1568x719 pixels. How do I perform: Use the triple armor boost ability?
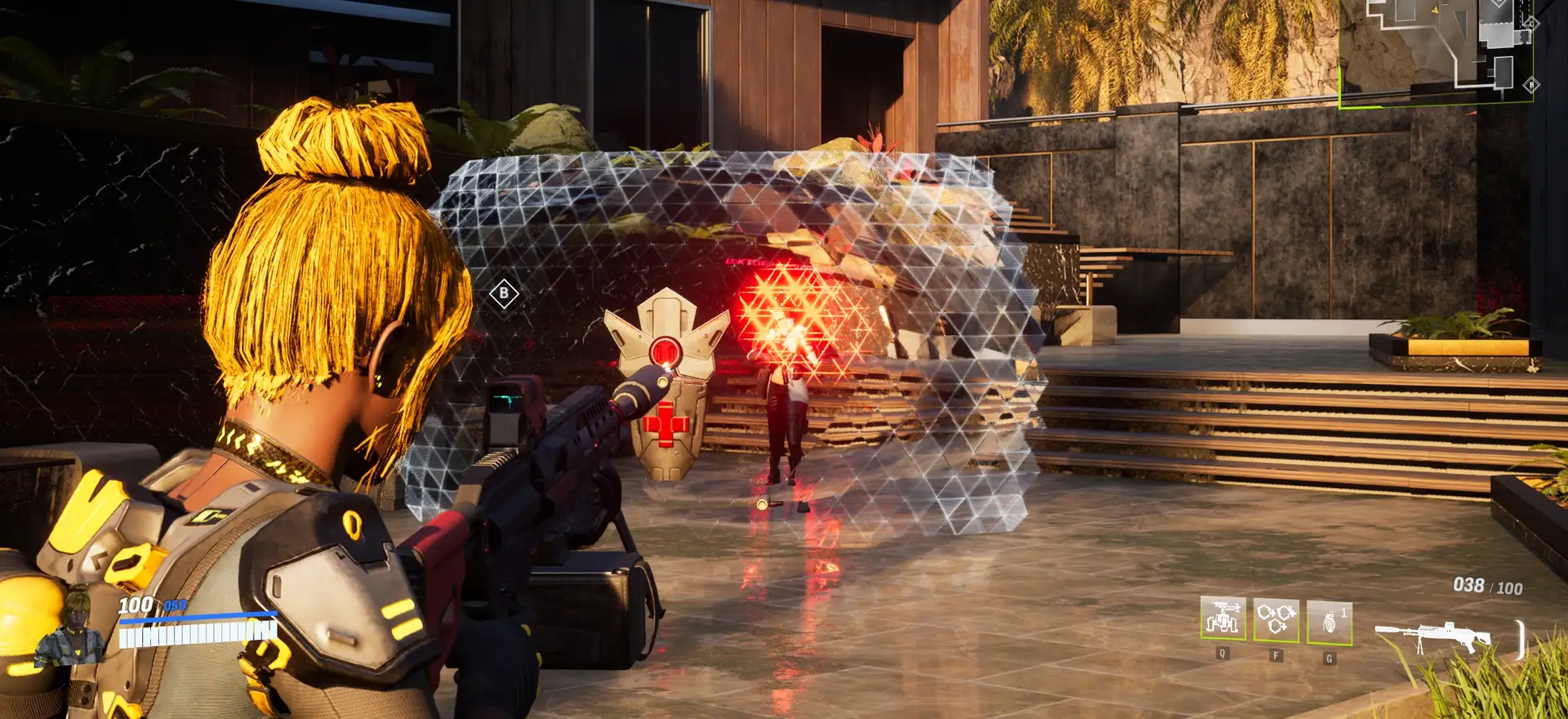point(1276,619)
